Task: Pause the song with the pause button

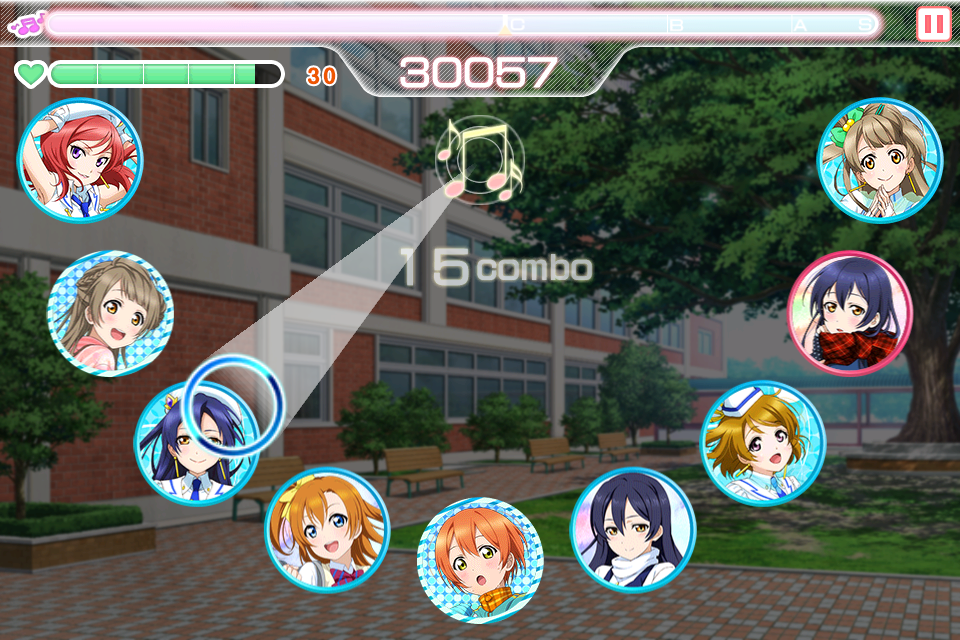Action: [933, 23]
